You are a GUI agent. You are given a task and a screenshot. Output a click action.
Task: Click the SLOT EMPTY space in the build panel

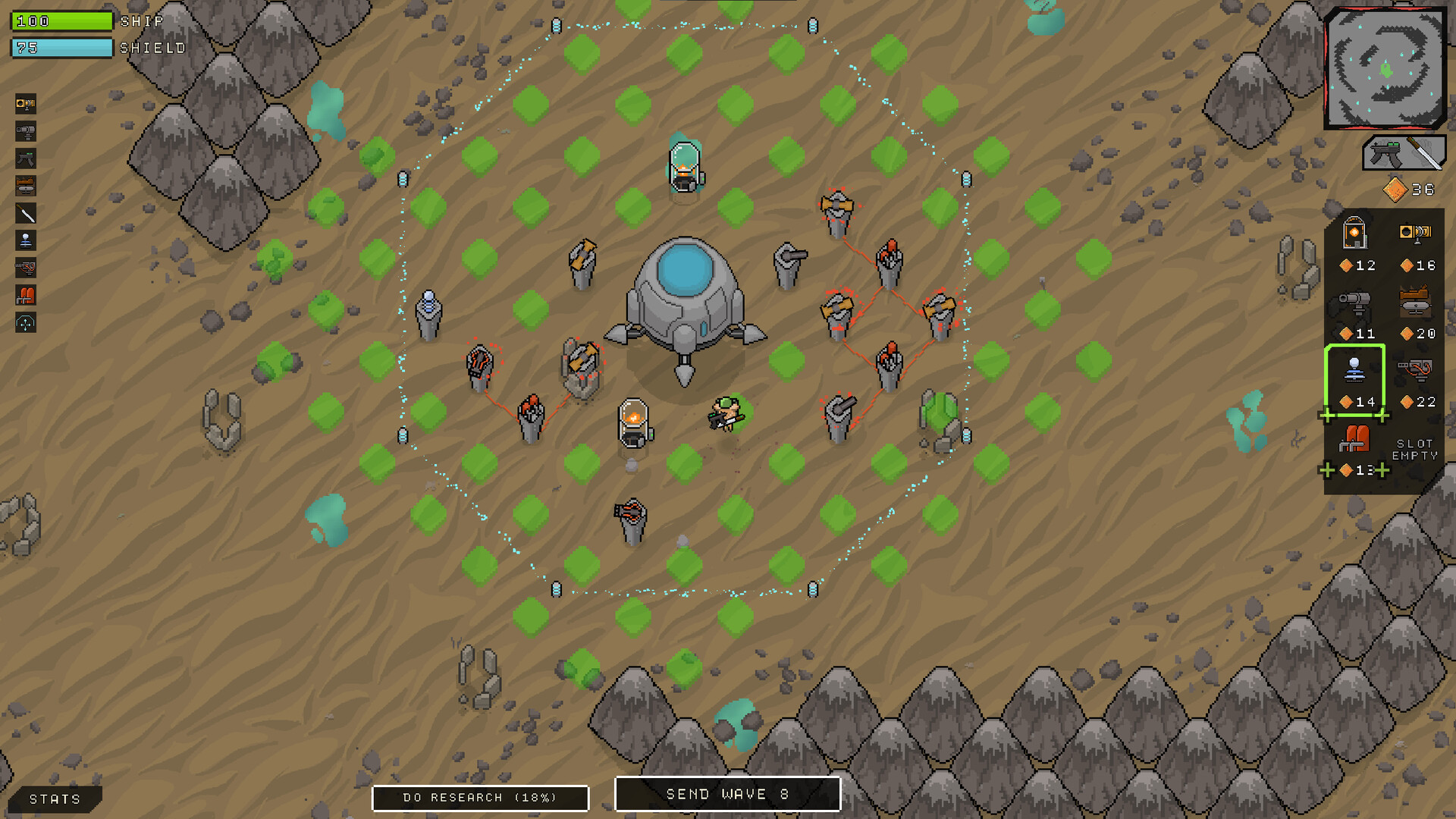pos(1415,447)
